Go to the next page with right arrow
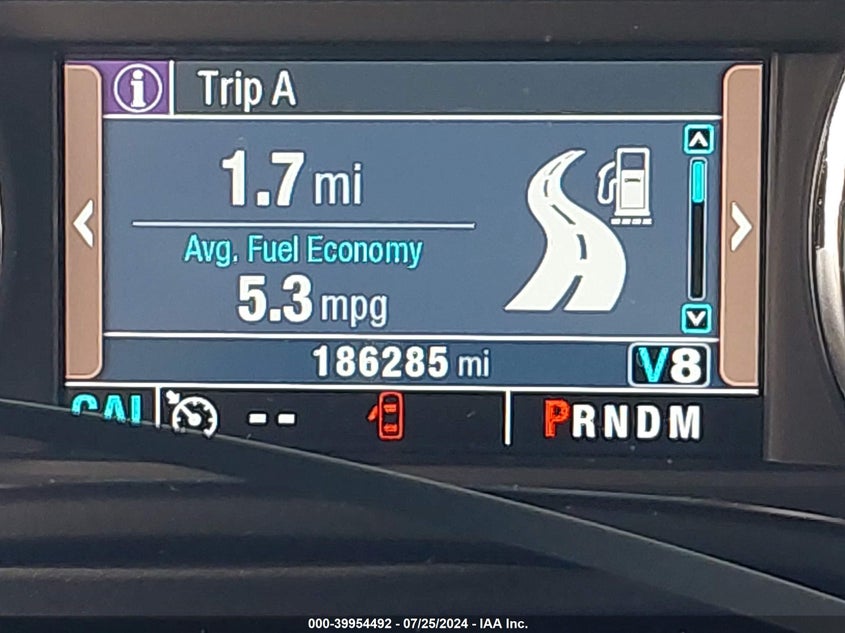The width and height of the screenshot is (845, 633). (x=740, y=226)
